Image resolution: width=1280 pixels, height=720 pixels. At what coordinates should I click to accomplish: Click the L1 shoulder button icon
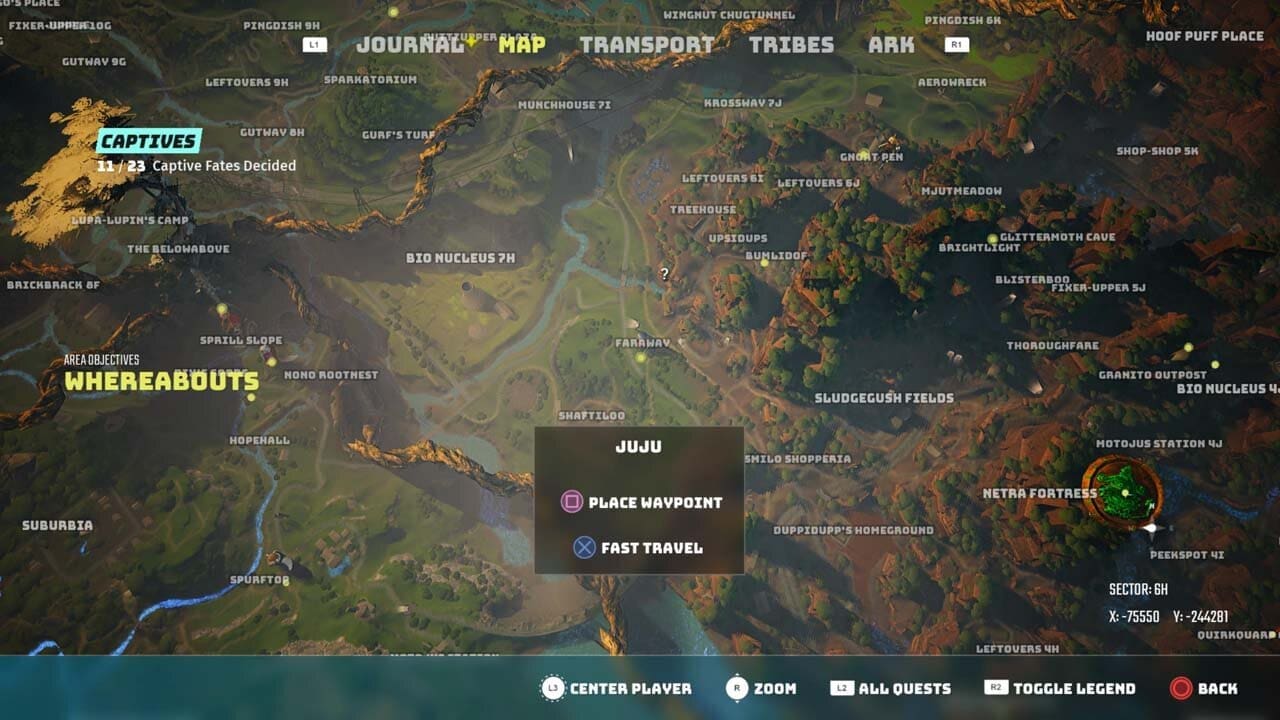pyautogui.click(x=314, y=44)
